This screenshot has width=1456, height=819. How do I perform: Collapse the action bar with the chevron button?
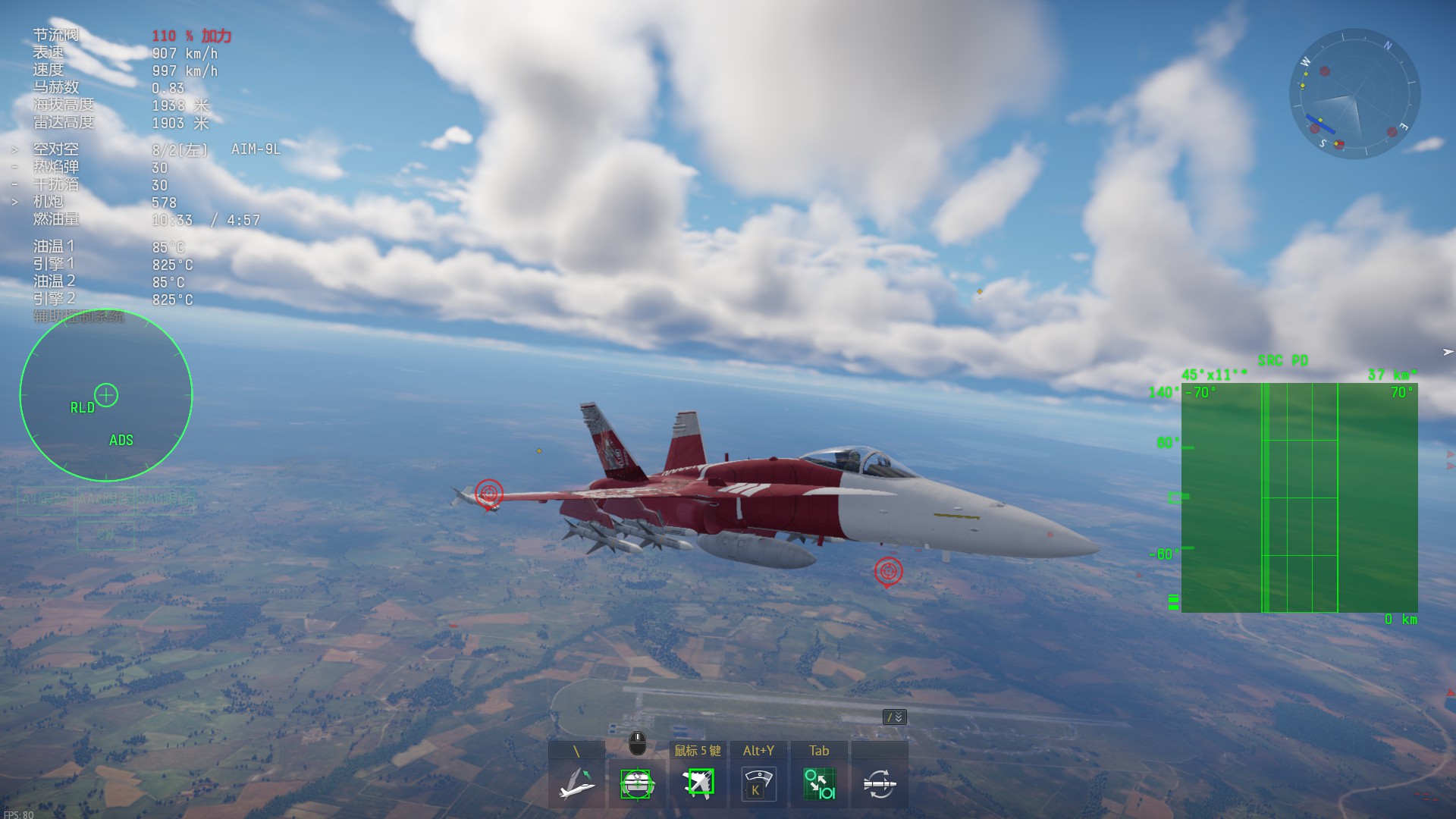point(895,717)
